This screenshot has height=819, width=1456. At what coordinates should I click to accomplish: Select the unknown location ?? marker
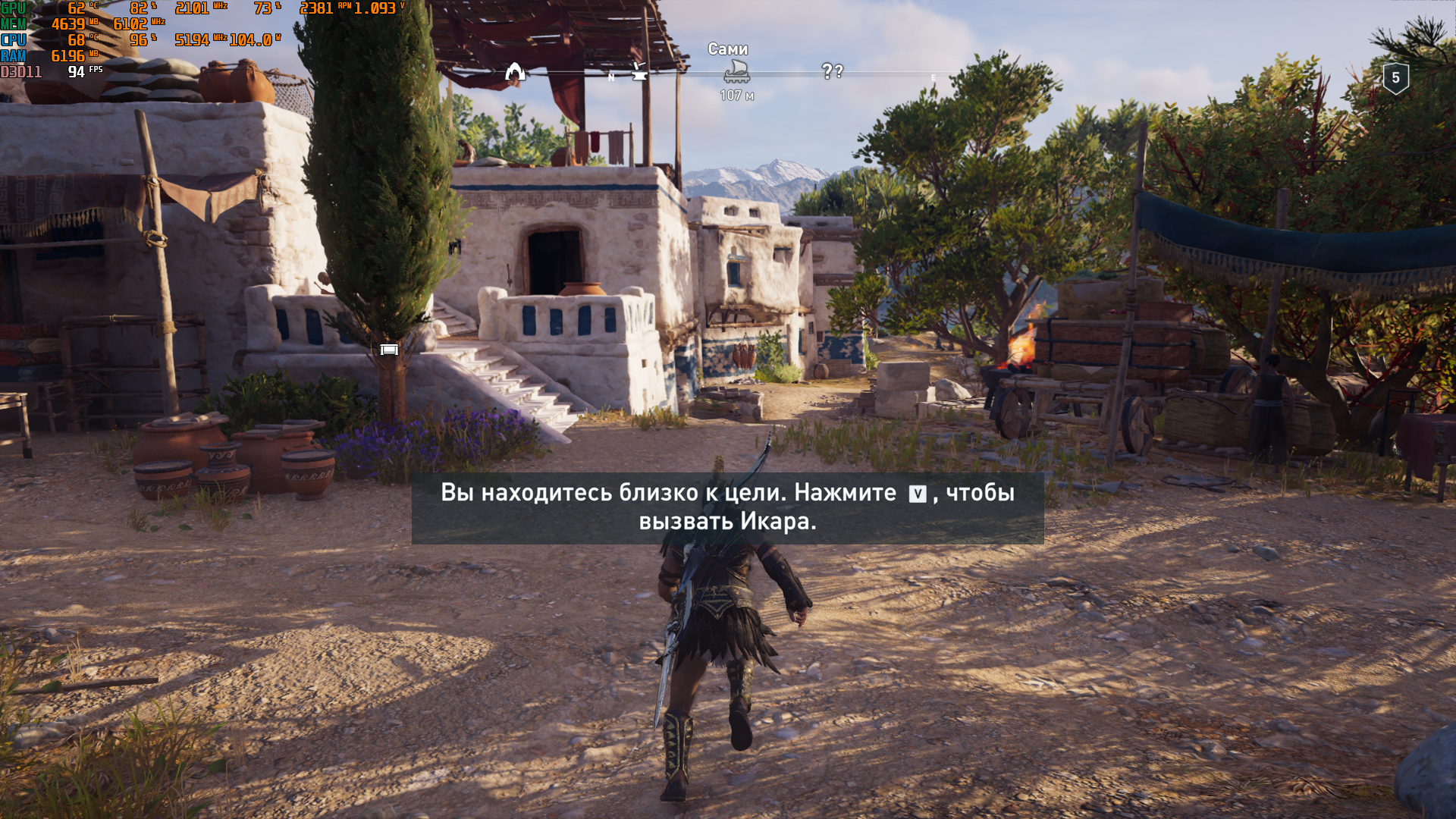click(832, 71)
